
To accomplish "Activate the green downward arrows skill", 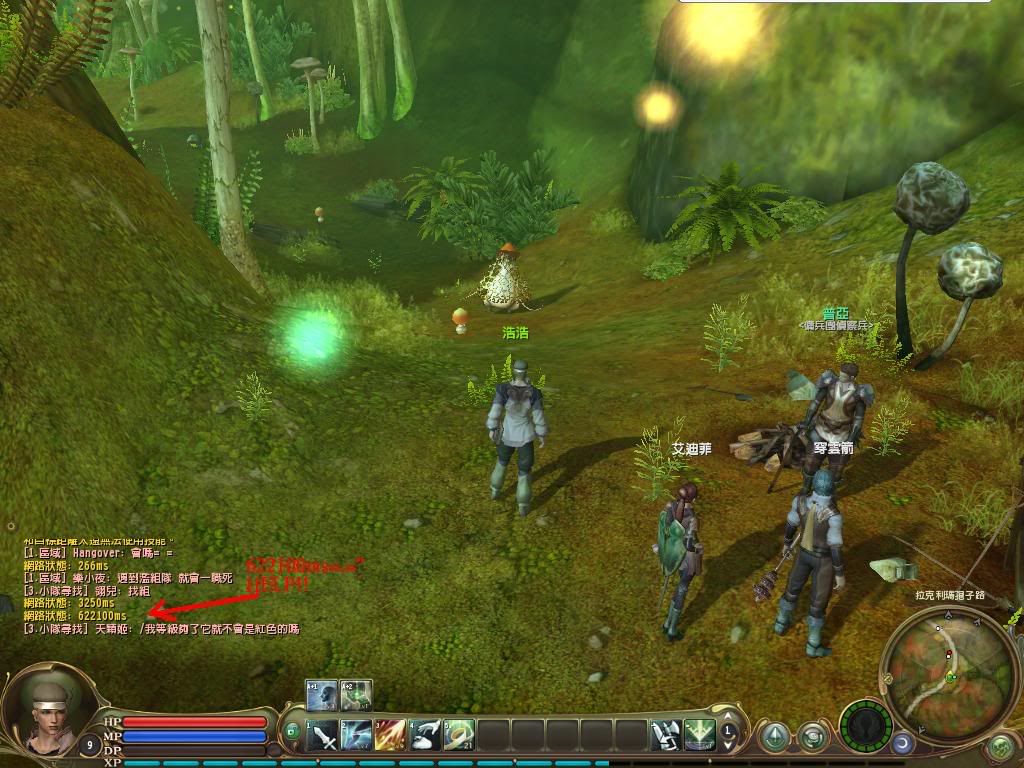I will (x=699, y=736).
